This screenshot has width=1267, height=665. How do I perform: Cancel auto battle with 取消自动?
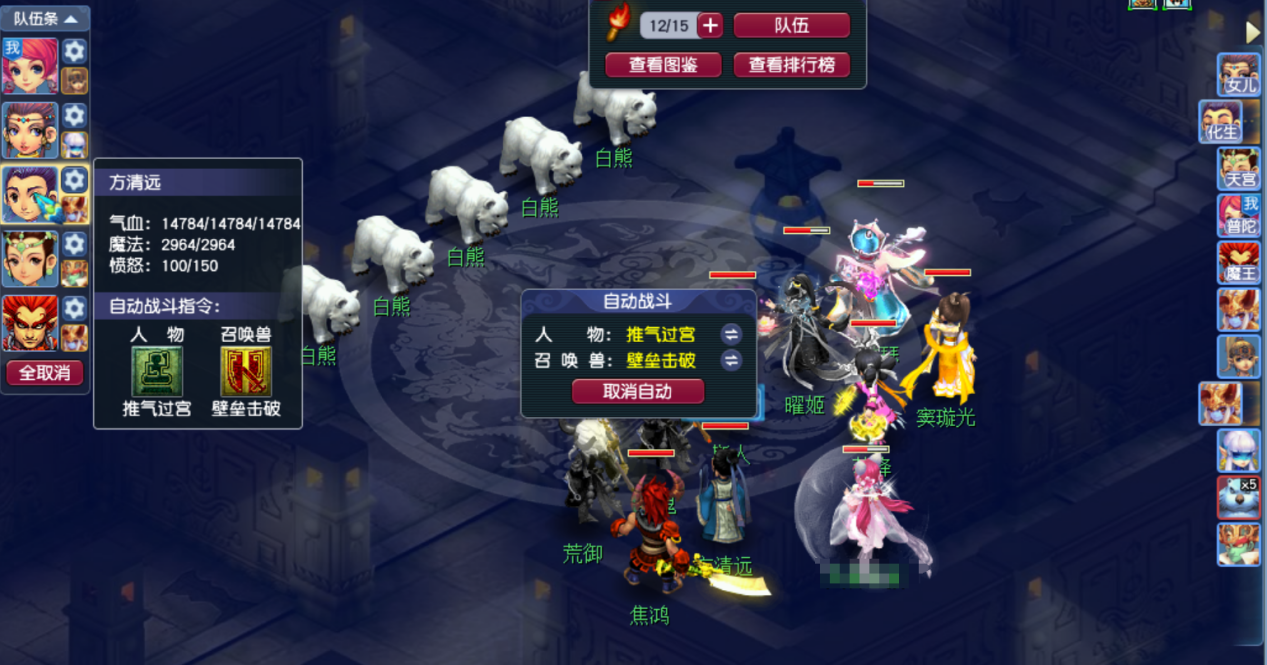point(638,391)
